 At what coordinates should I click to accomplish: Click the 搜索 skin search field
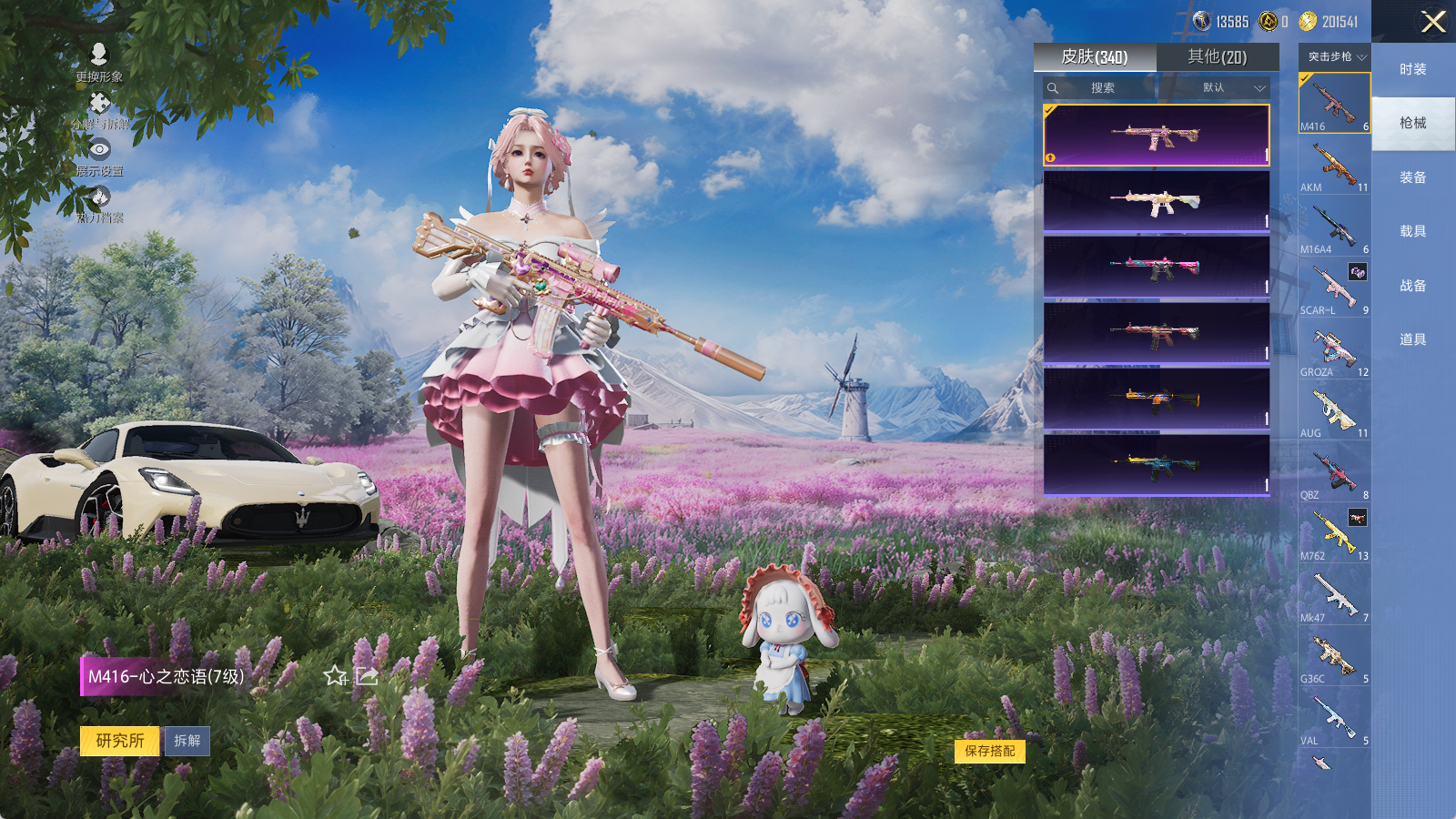click(x=1101, y=88)
